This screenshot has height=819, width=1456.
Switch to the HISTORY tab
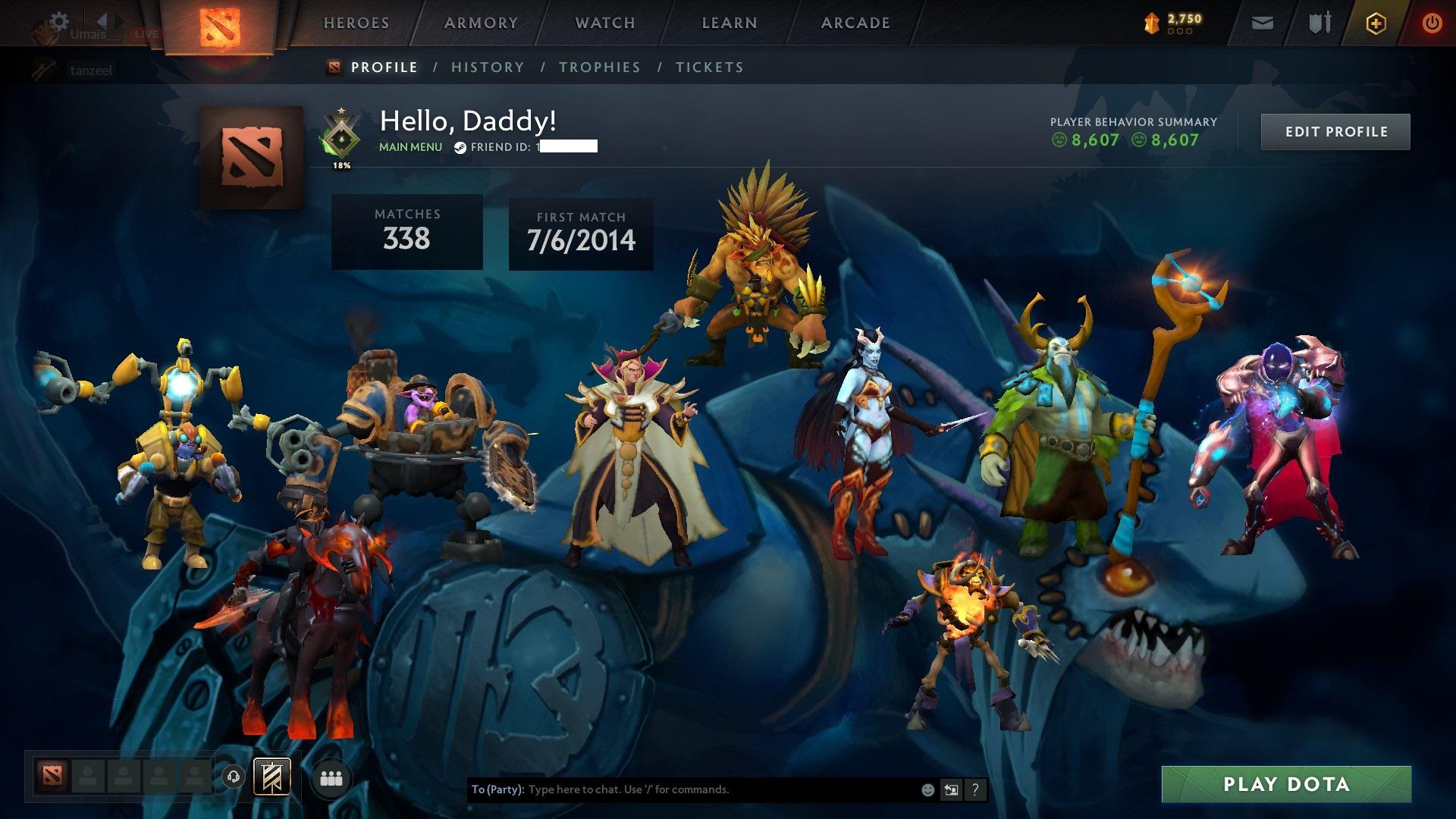coord(487,67)
